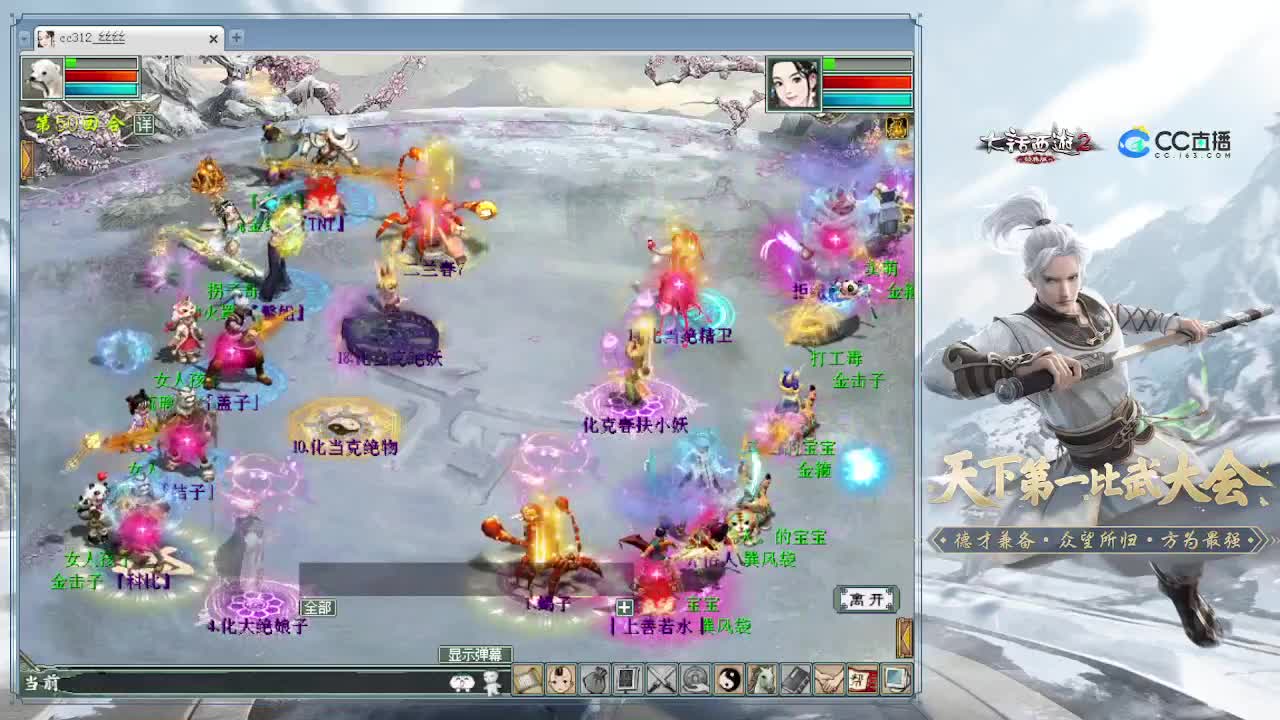Click the baby face character icon

[560, 685]
